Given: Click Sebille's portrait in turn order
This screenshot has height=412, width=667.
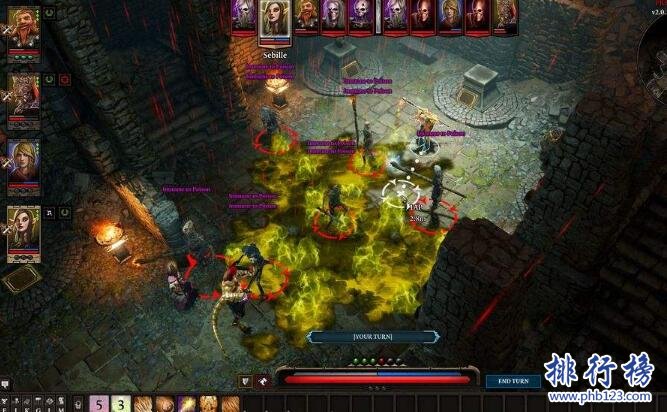Looking at the screenshot, I should pos(274,19).
